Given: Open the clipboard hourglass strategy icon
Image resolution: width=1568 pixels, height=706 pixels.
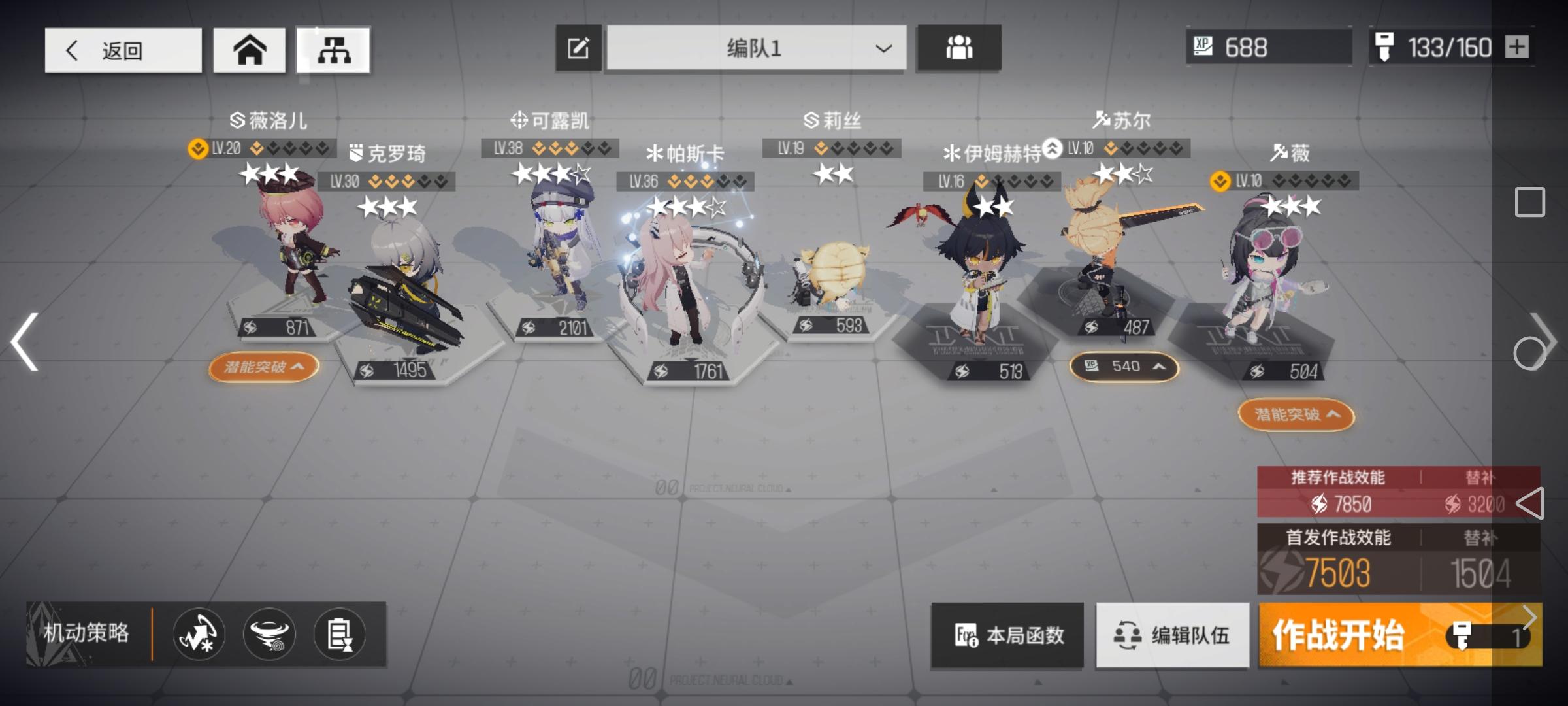Looking at the screenshot, I should tap(338, 634).
